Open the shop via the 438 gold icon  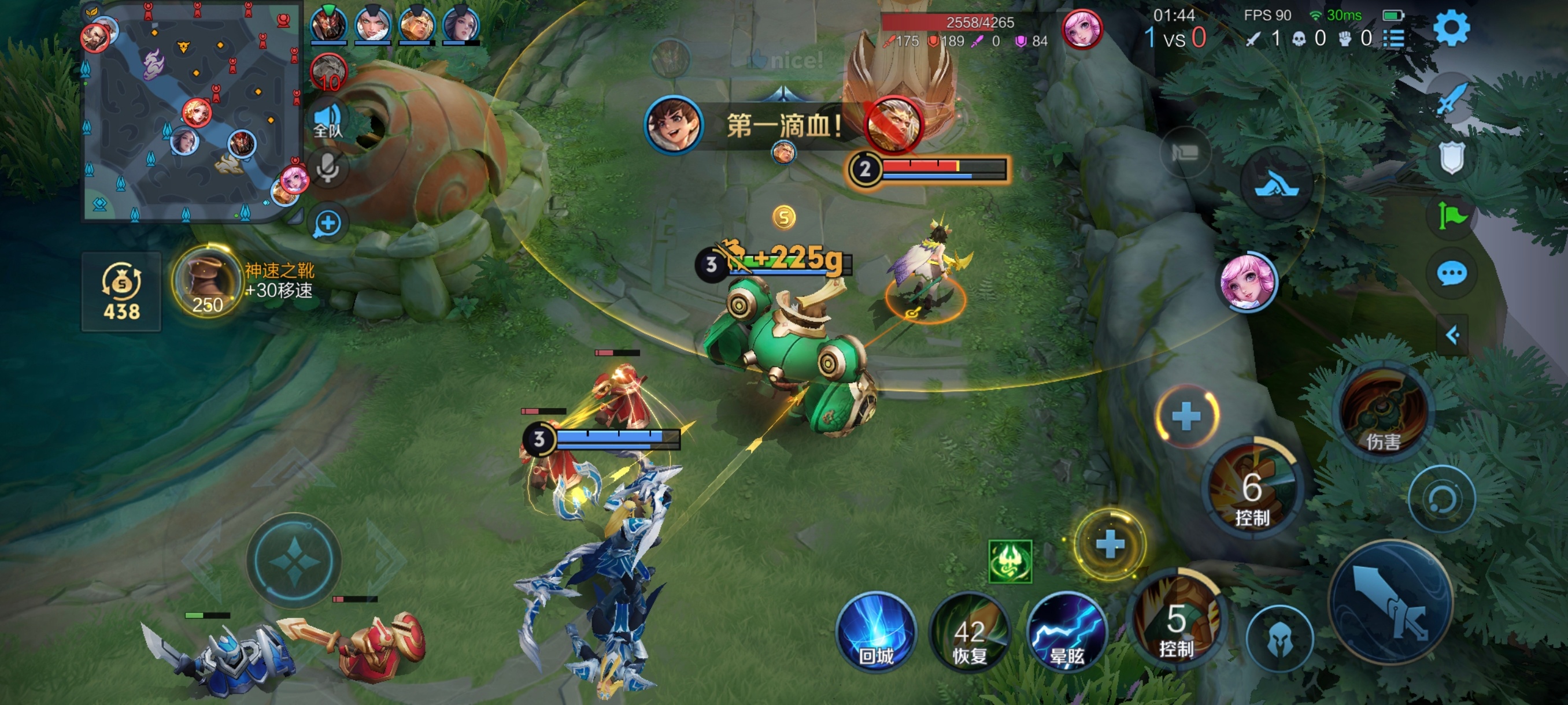121,291
